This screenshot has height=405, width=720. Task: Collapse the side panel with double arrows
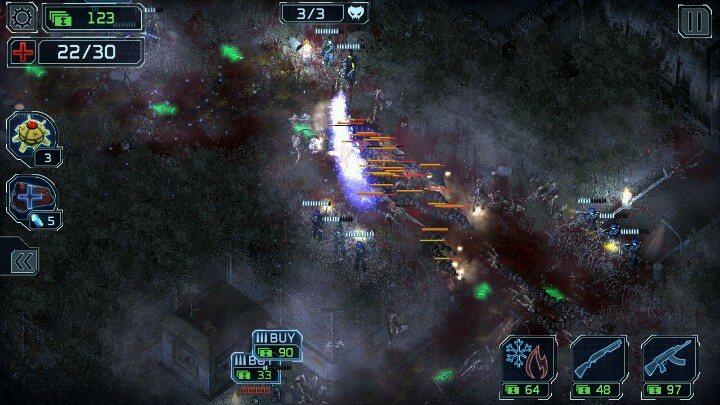[x=24, y=261]
